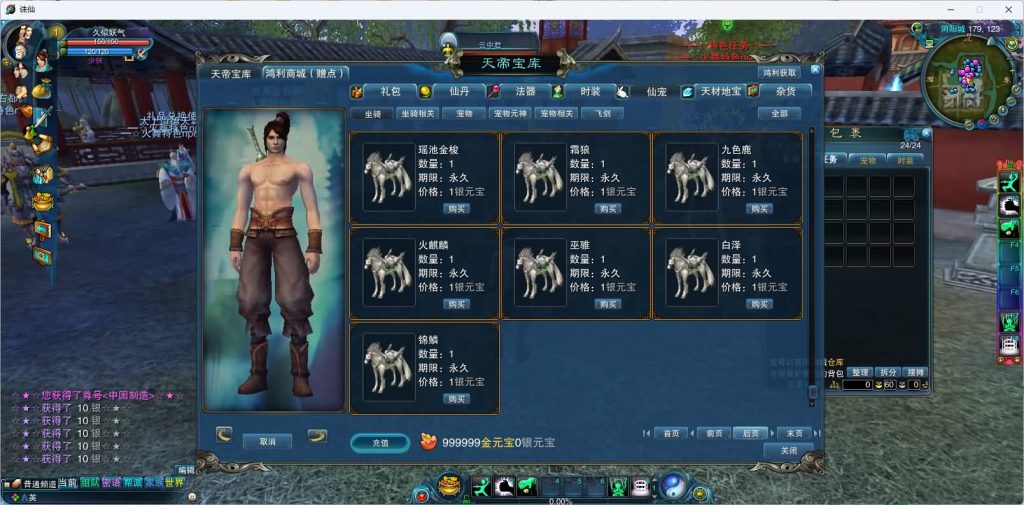Filter items by 飞剑 subcategory
The width and height of the screenshot is (1024, 505).
tap(611, 114)
